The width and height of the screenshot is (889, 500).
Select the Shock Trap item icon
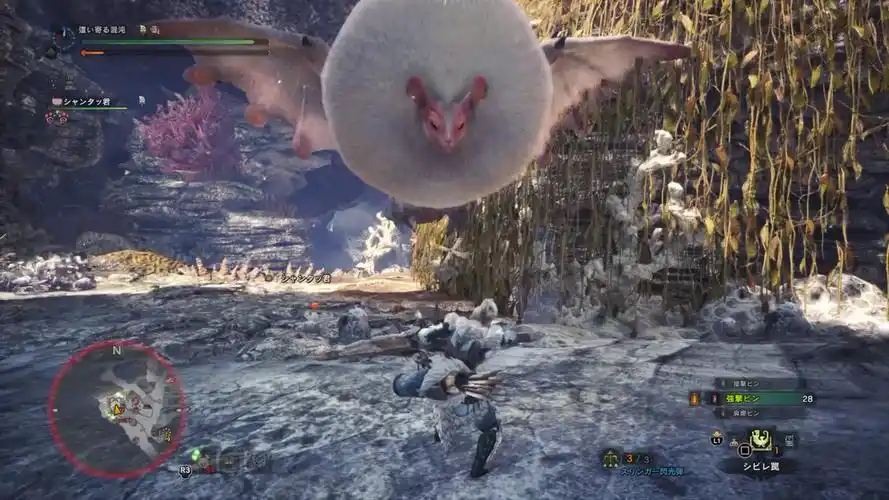pyautogui.click(x=760, y=439)
